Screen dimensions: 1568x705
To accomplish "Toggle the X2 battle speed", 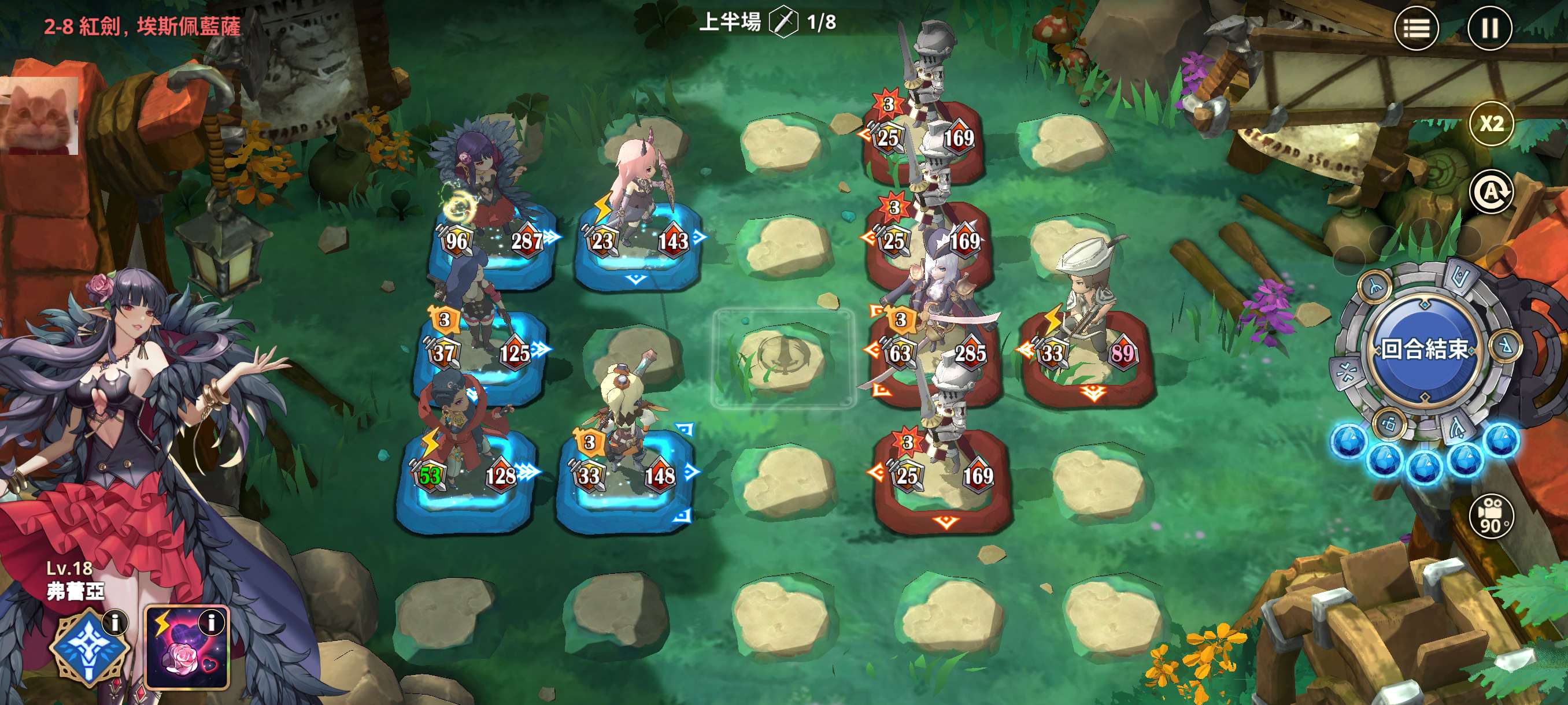I will pyautogui.click(x=1491, y=124).
